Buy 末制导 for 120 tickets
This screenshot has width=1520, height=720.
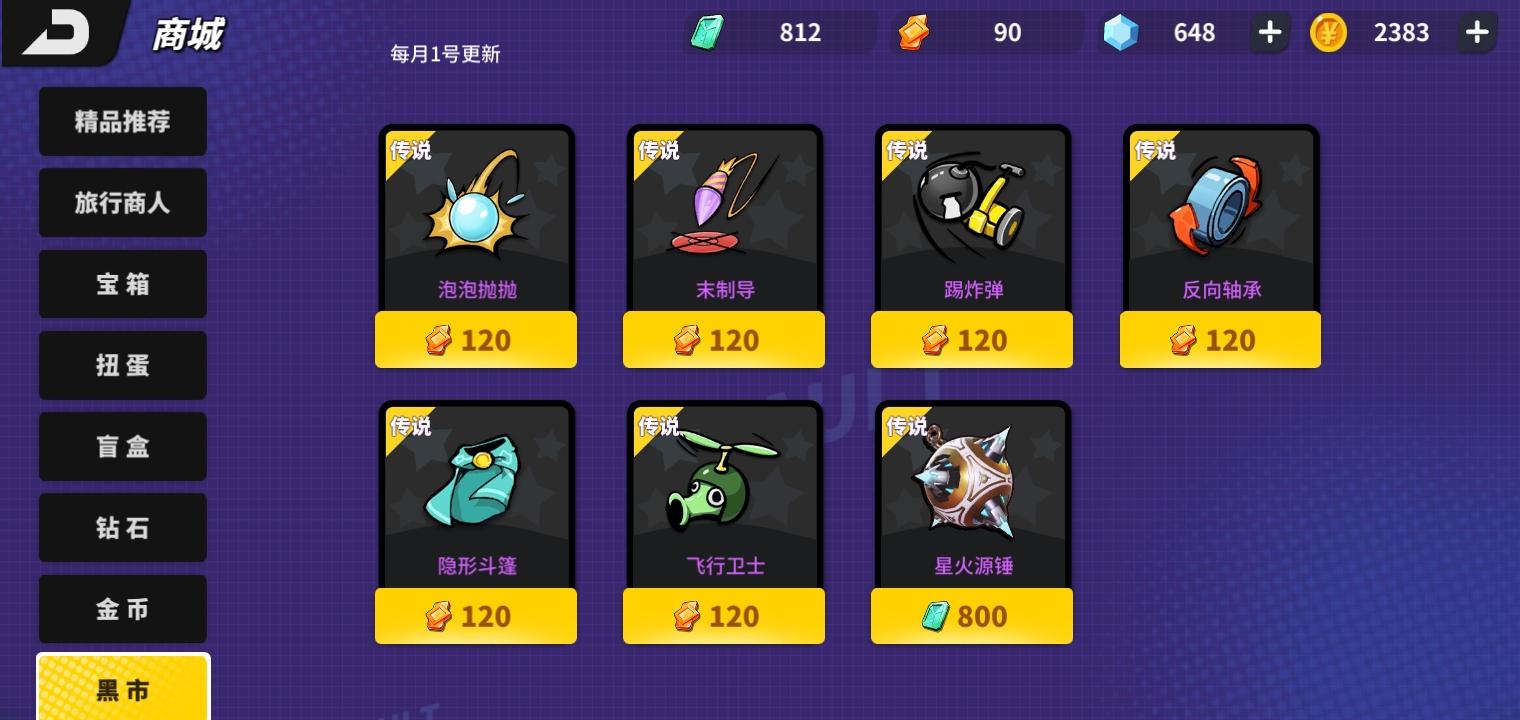[723, 339]
